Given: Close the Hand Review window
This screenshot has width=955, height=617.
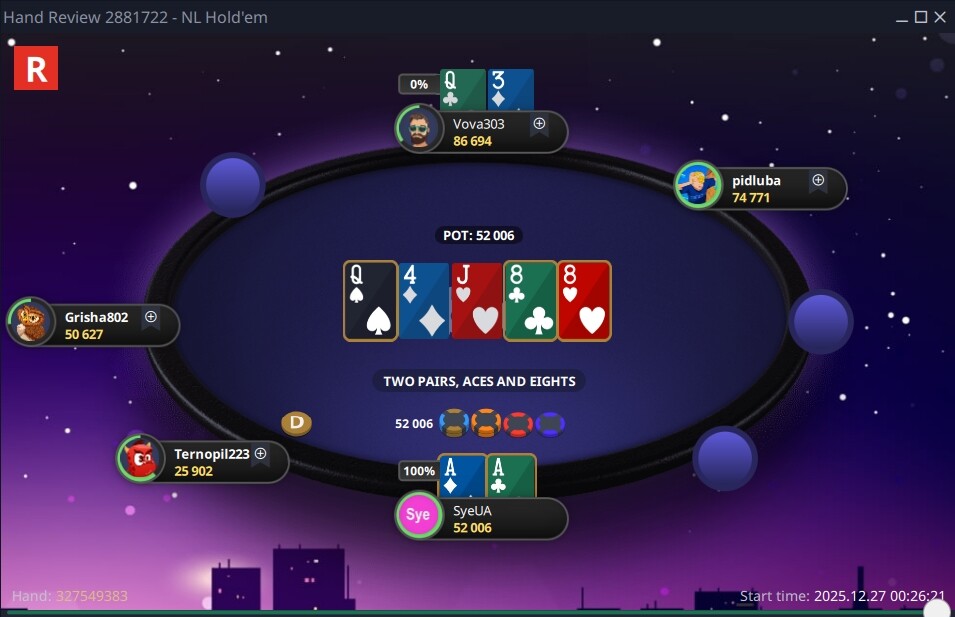Looking at the screenshot, I should (940, 17).
